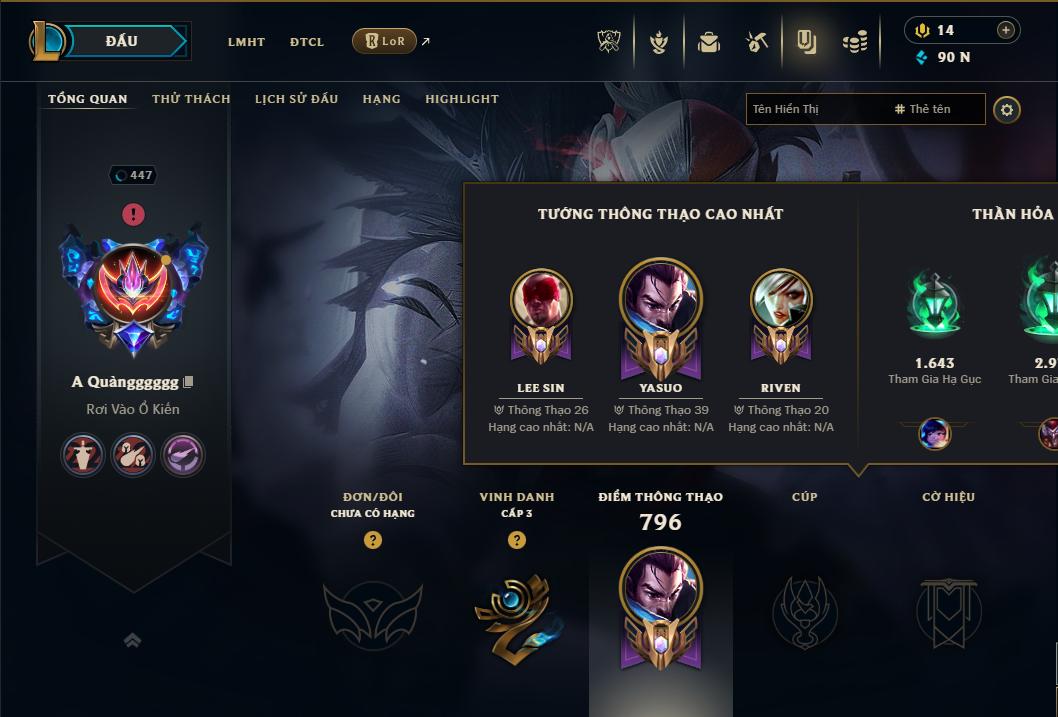Image resolution: width=1058 pixels, height=717 pixels.
Task: Click the ĐẤU play button
Action: coord(122,41)
